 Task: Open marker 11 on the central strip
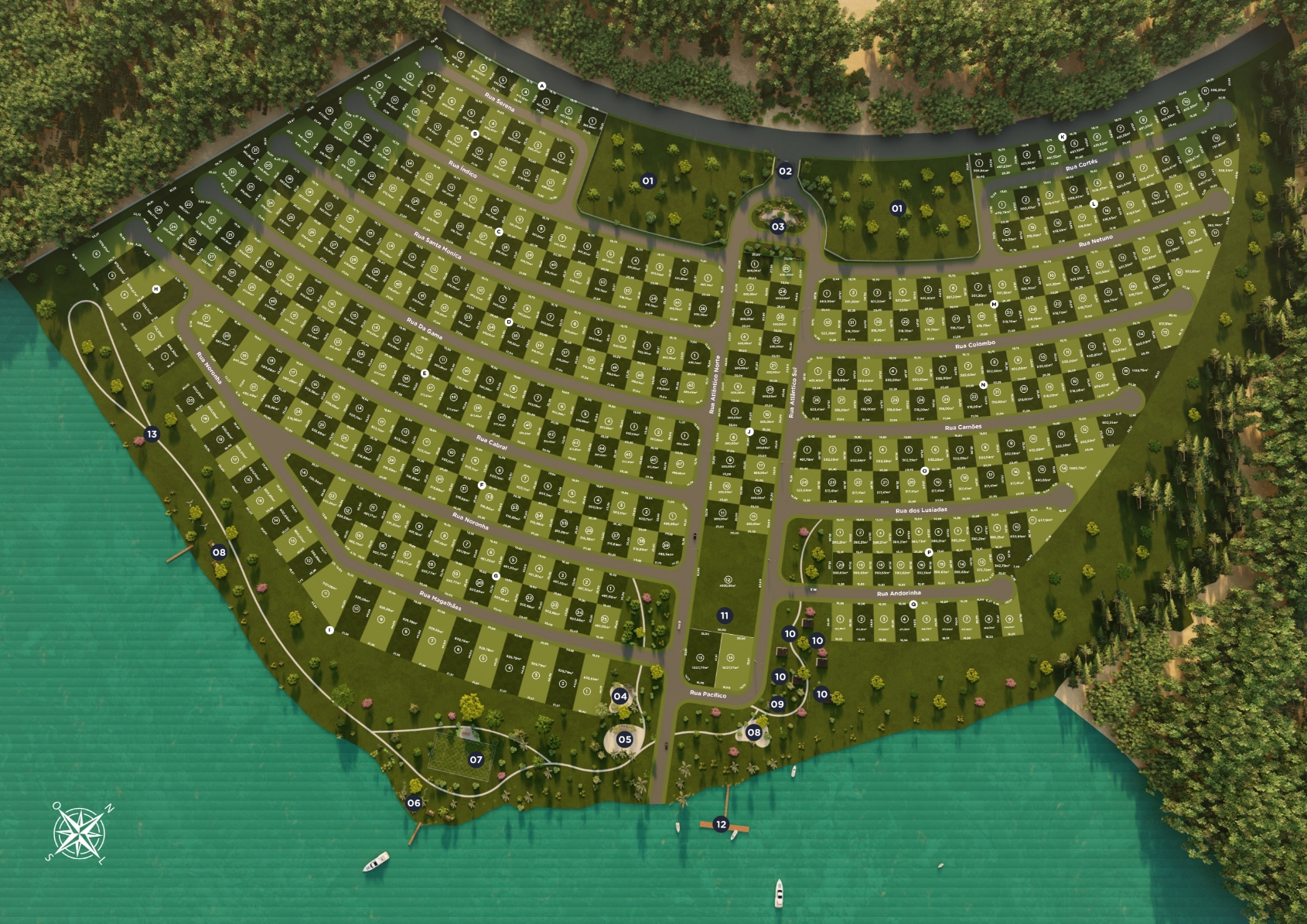724,615
